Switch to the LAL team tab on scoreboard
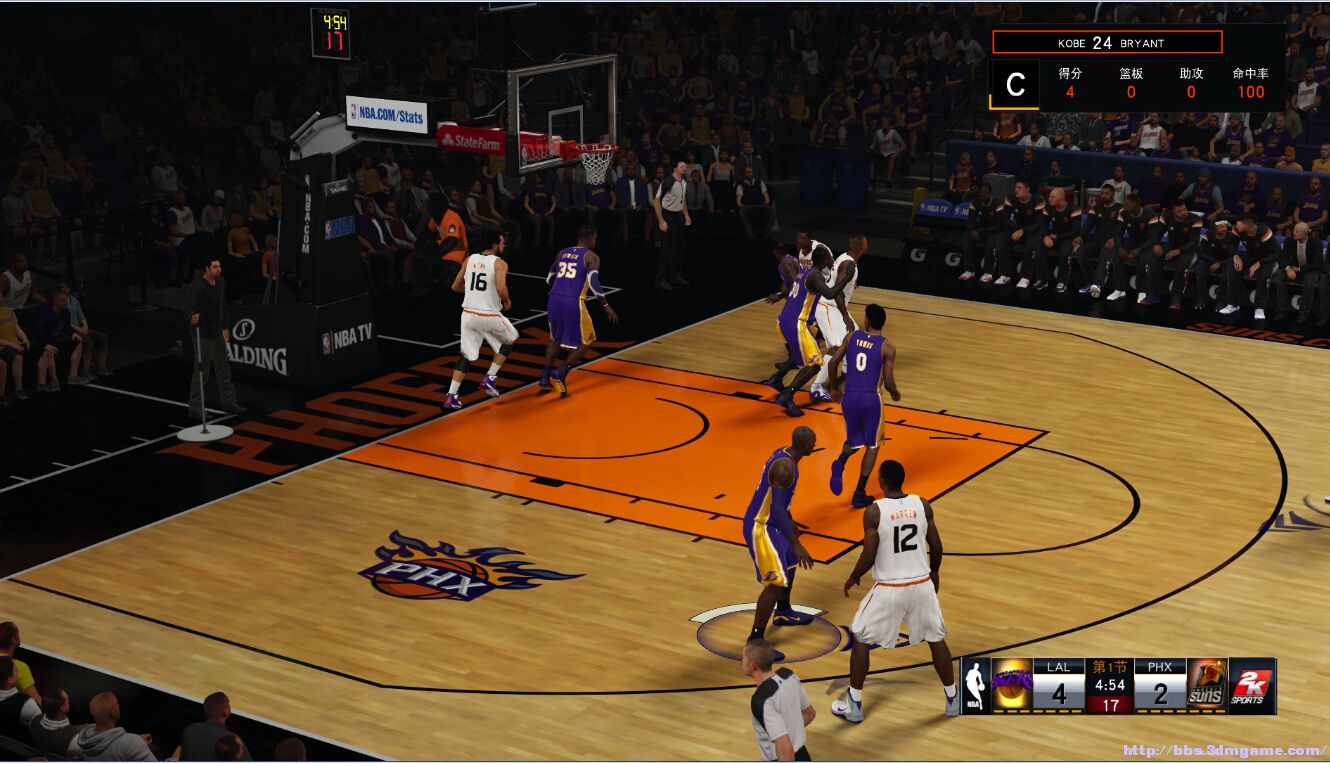This screenshot has width=1330, height=763. 1060,666
